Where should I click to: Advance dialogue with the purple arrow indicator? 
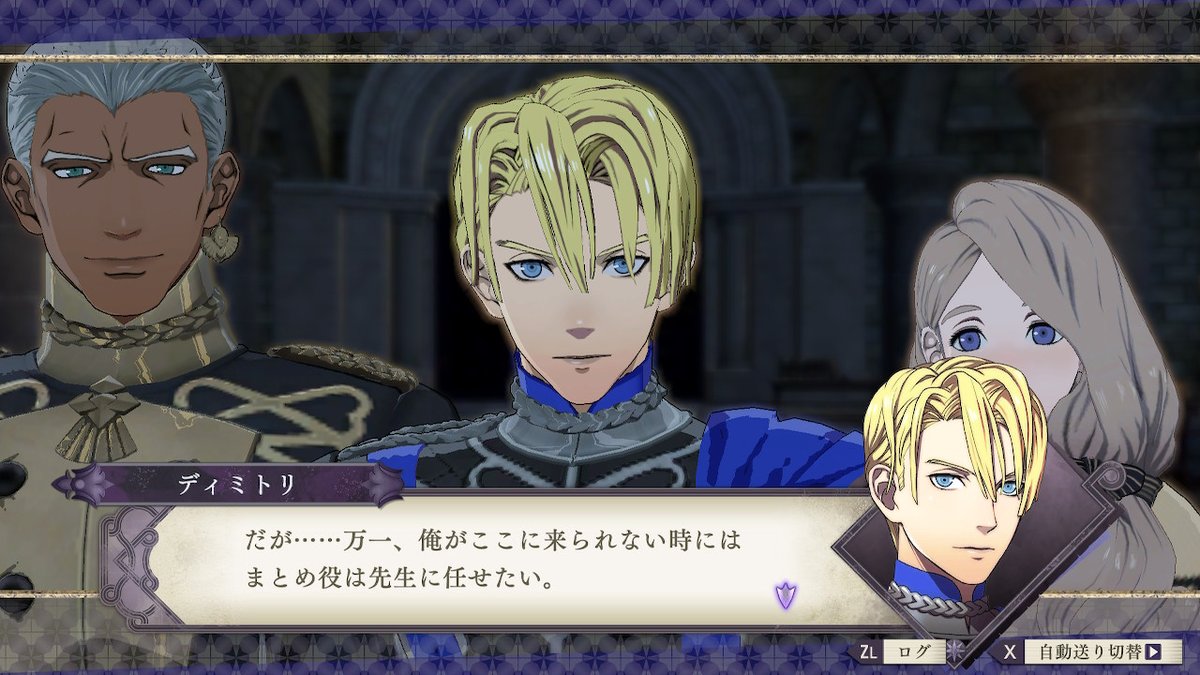[x=785, y=596]
